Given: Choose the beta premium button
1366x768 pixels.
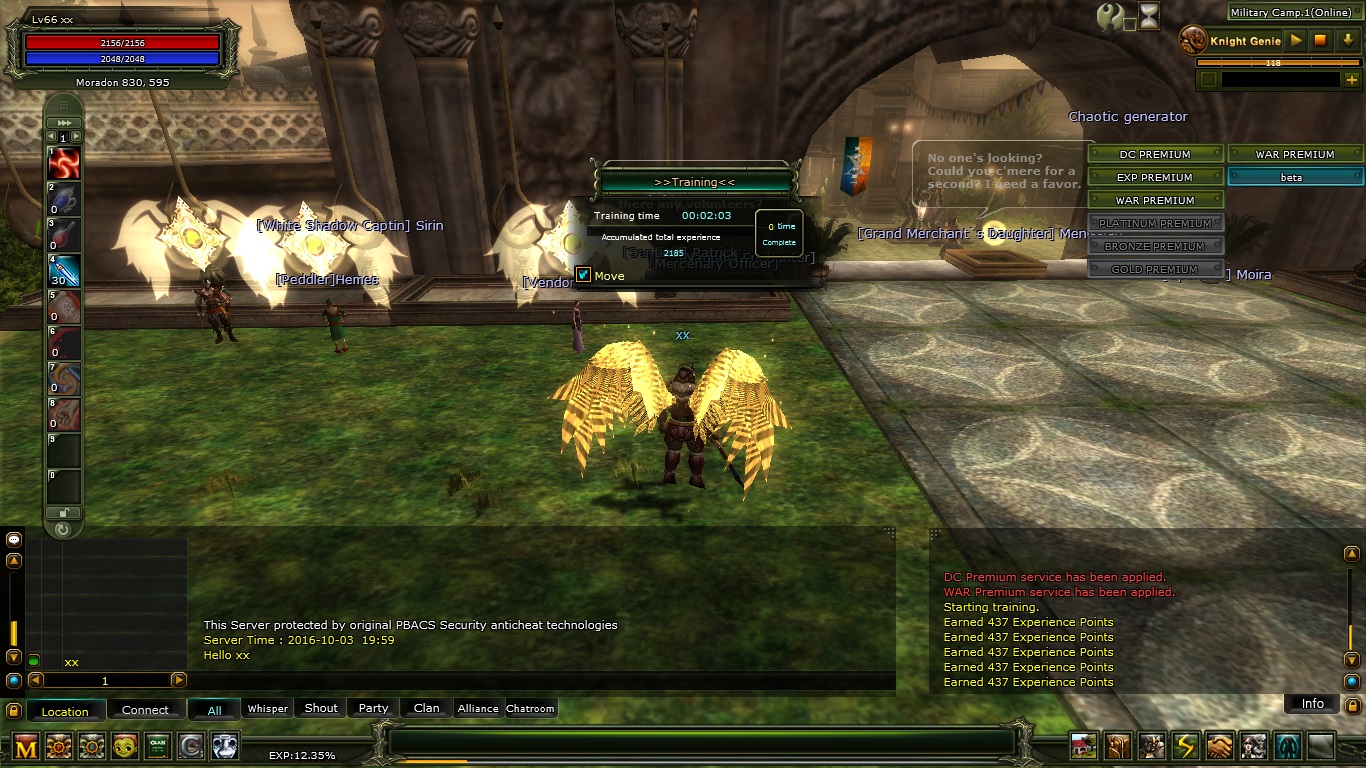Looking at the screenshot, I should [x=1294, y=177].
